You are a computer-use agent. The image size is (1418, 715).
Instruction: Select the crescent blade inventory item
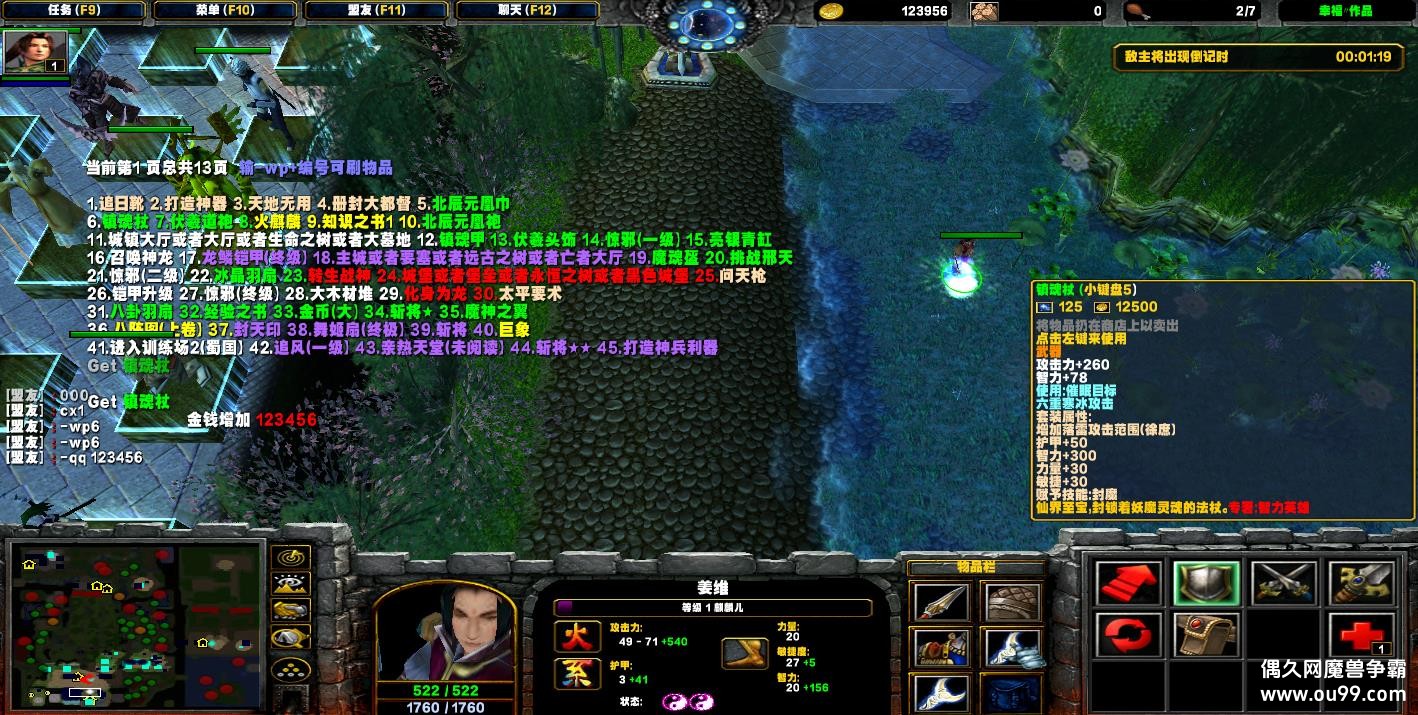[940, 692]
